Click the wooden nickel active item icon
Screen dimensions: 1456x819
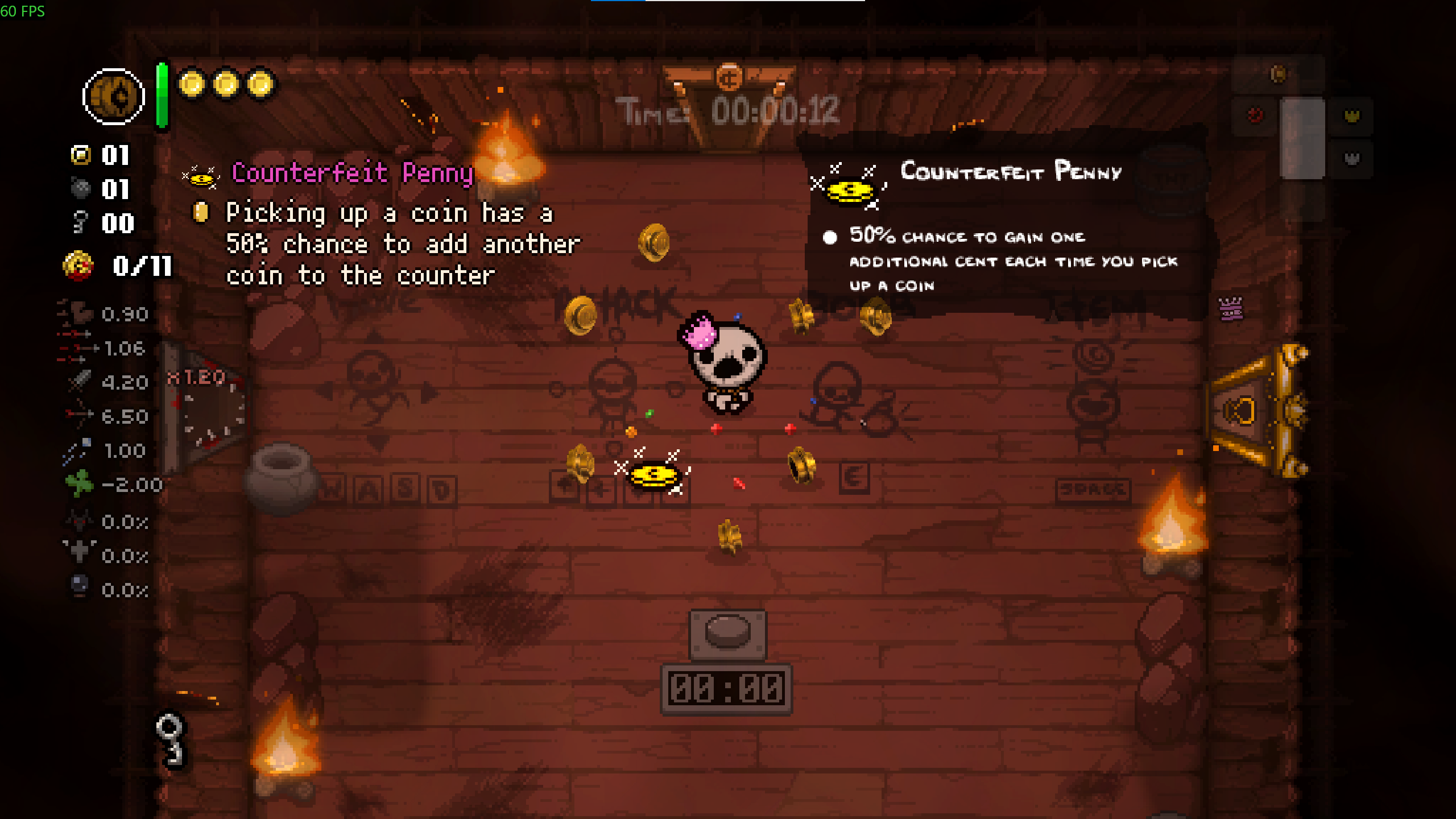click(113, 97)
